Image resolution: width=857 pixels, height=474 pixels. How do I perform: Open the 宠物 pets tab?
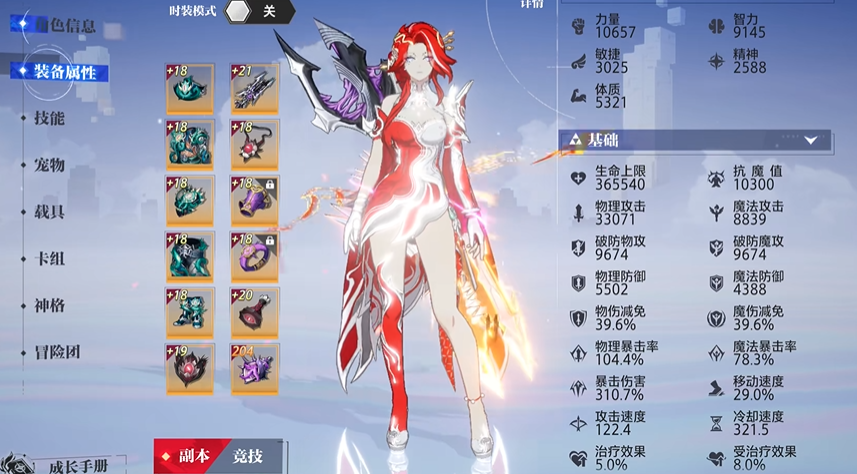coord(49,164)
